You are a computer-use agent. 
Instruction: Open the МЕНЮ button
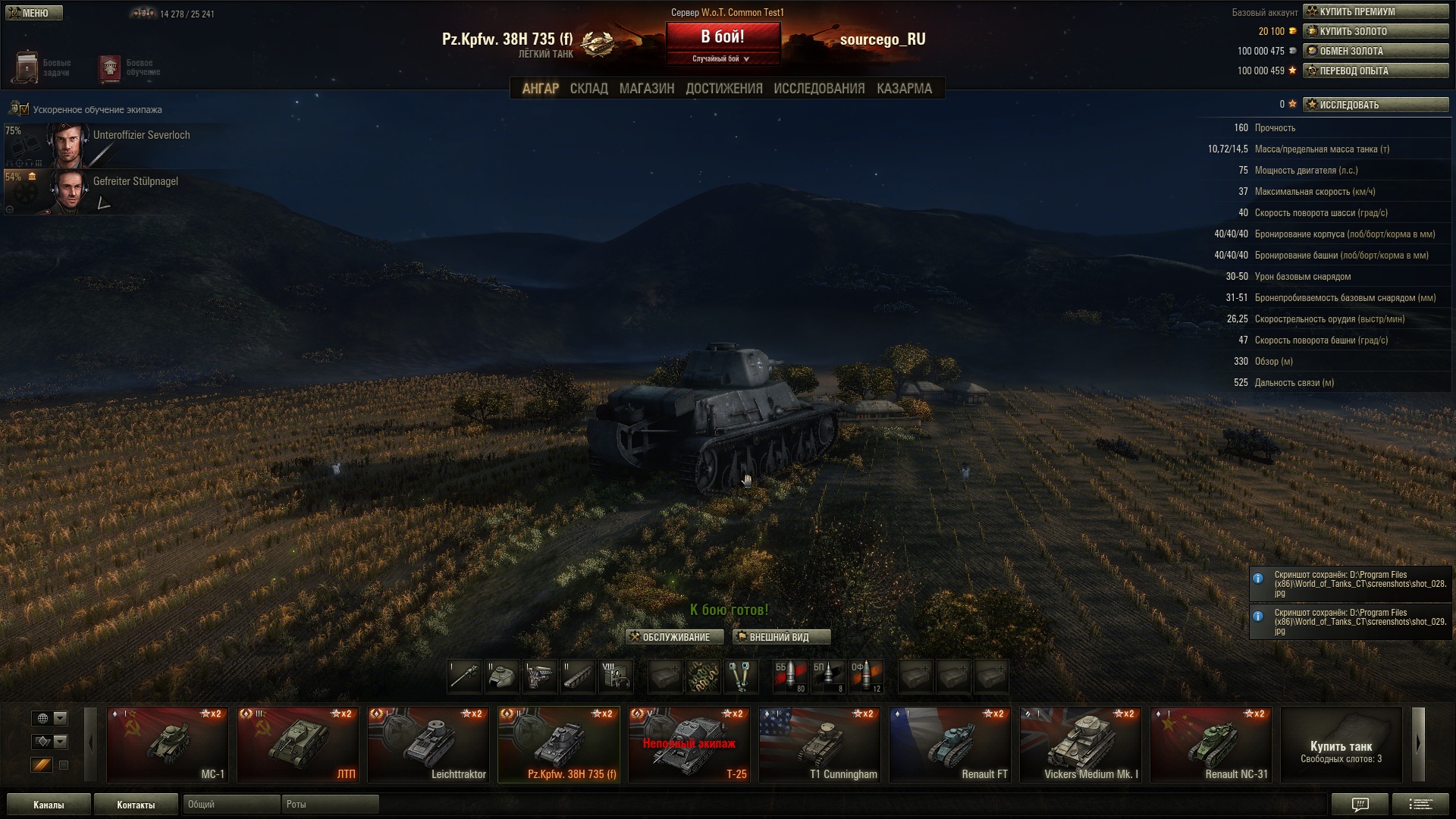point(34,13)
